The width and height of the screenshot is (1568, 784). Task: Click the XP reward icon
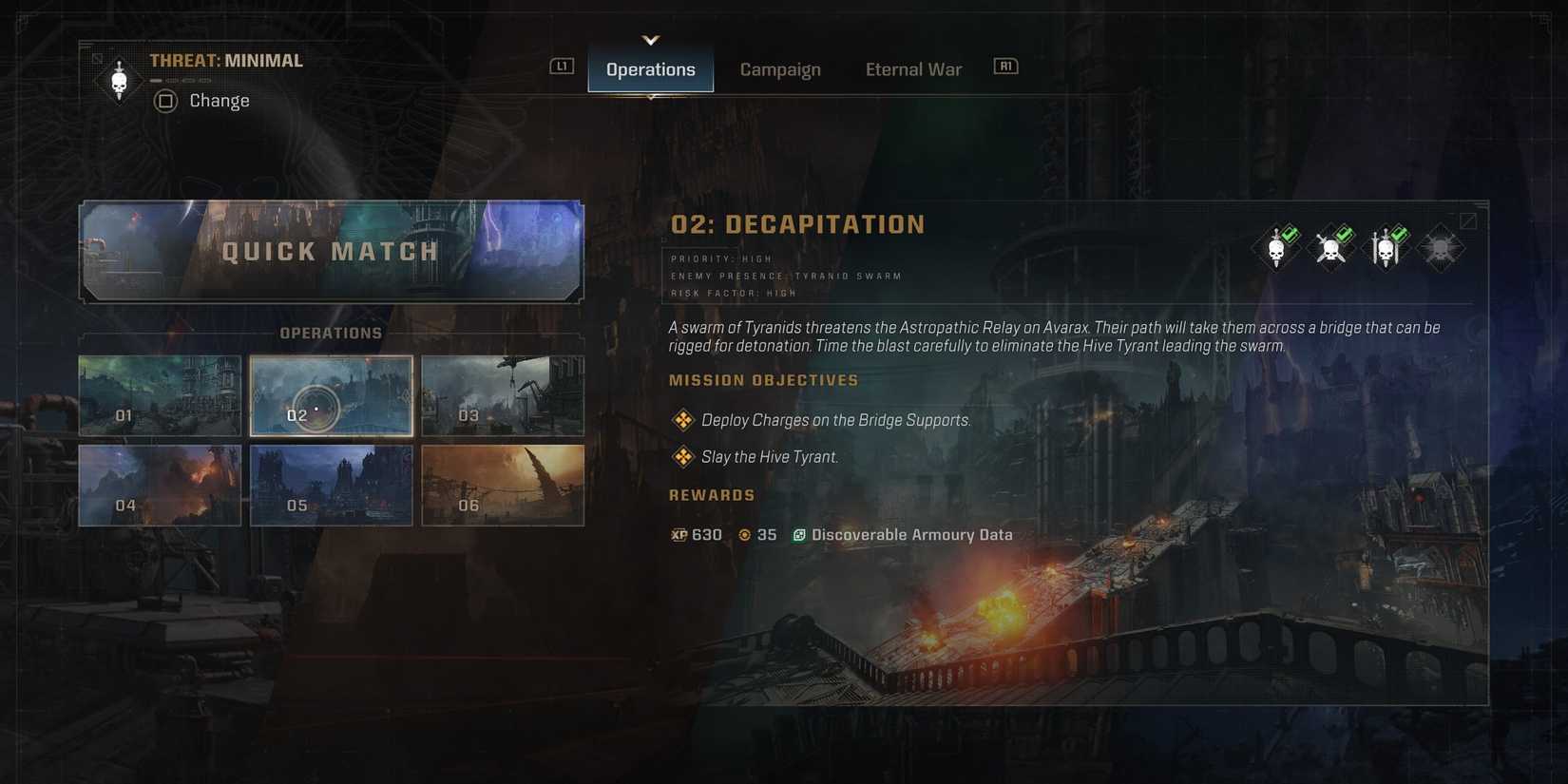(x=679, y=534)
